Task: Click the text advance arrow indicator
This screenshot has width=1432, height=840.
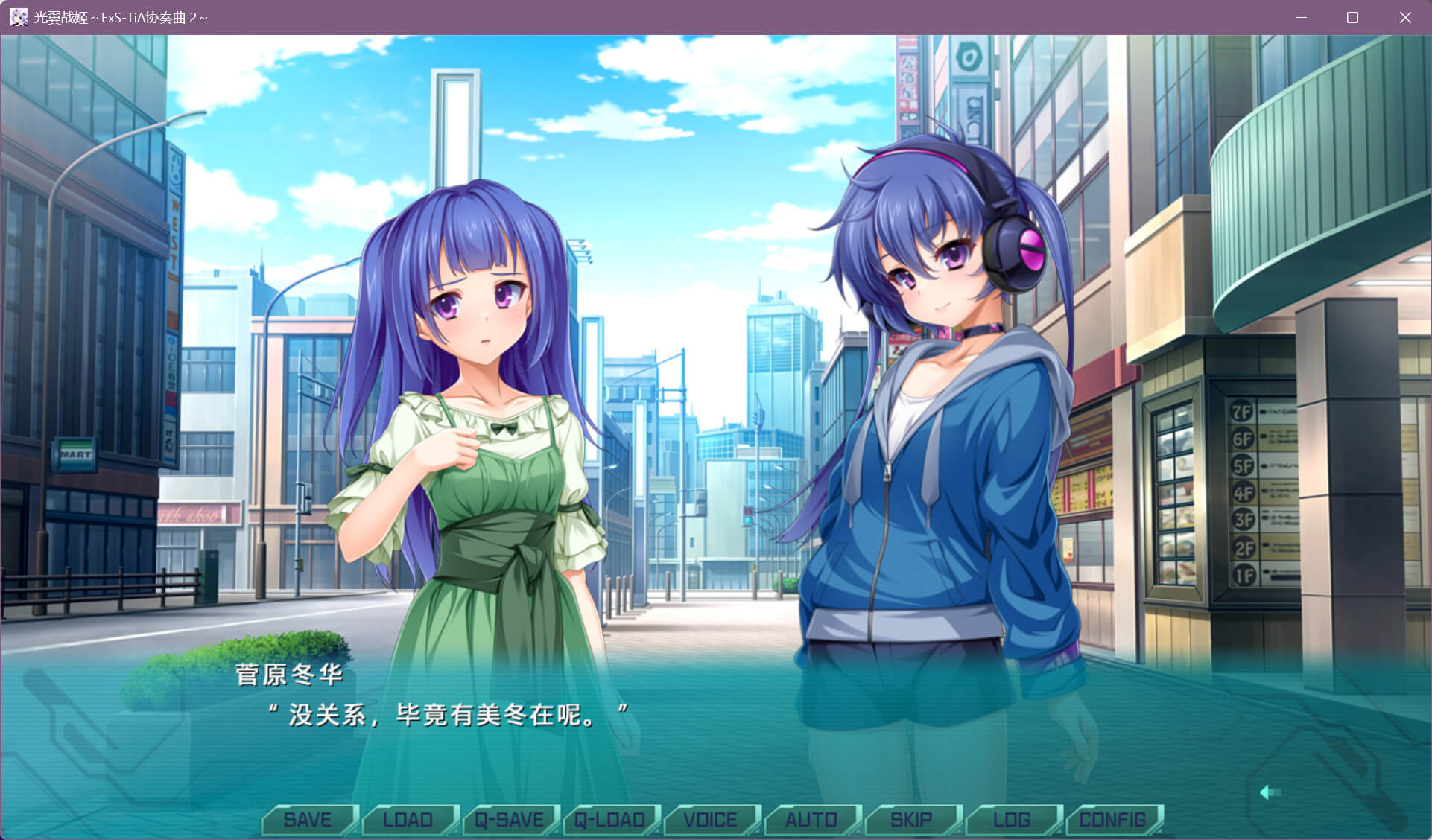Action: (1269, 792)
